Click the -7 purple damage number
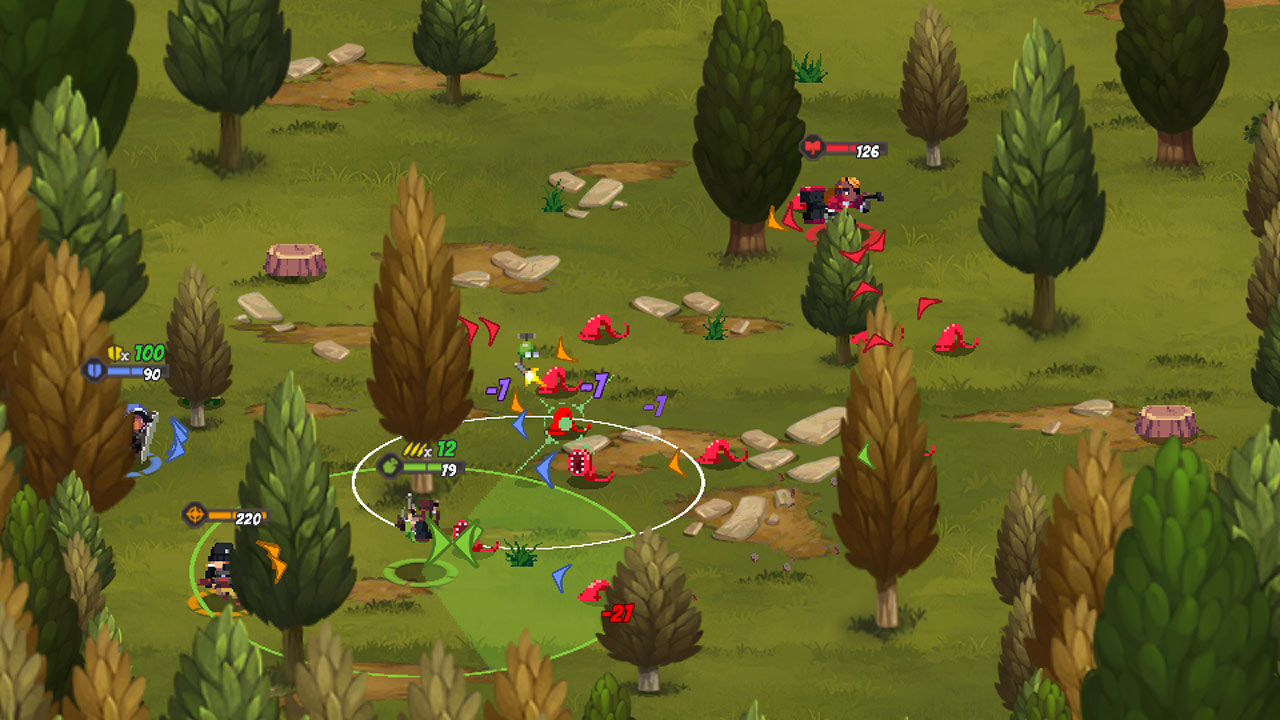Viewport: 1280px width, 720px height. (593, 382)
